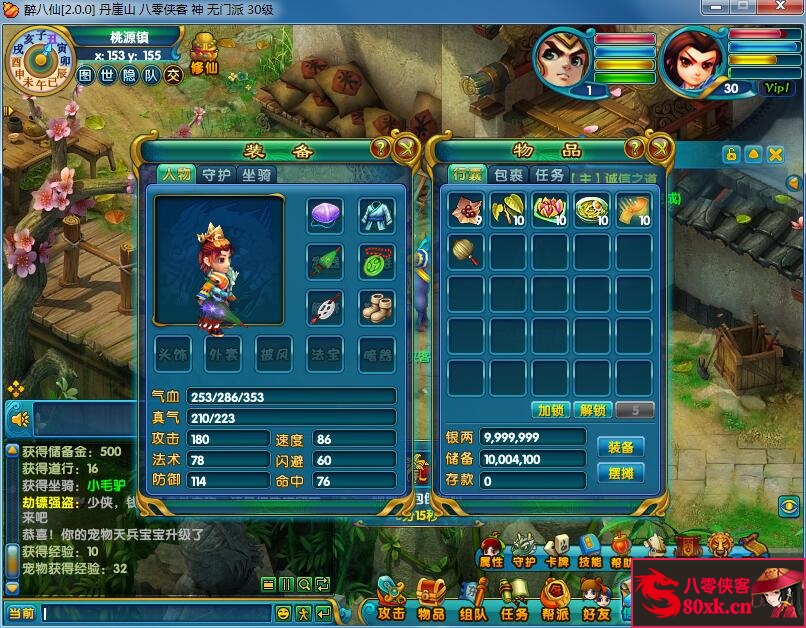Click the 加锁 lock button
The width and height of the screenshot is (806, 628).
pos(551,410)
